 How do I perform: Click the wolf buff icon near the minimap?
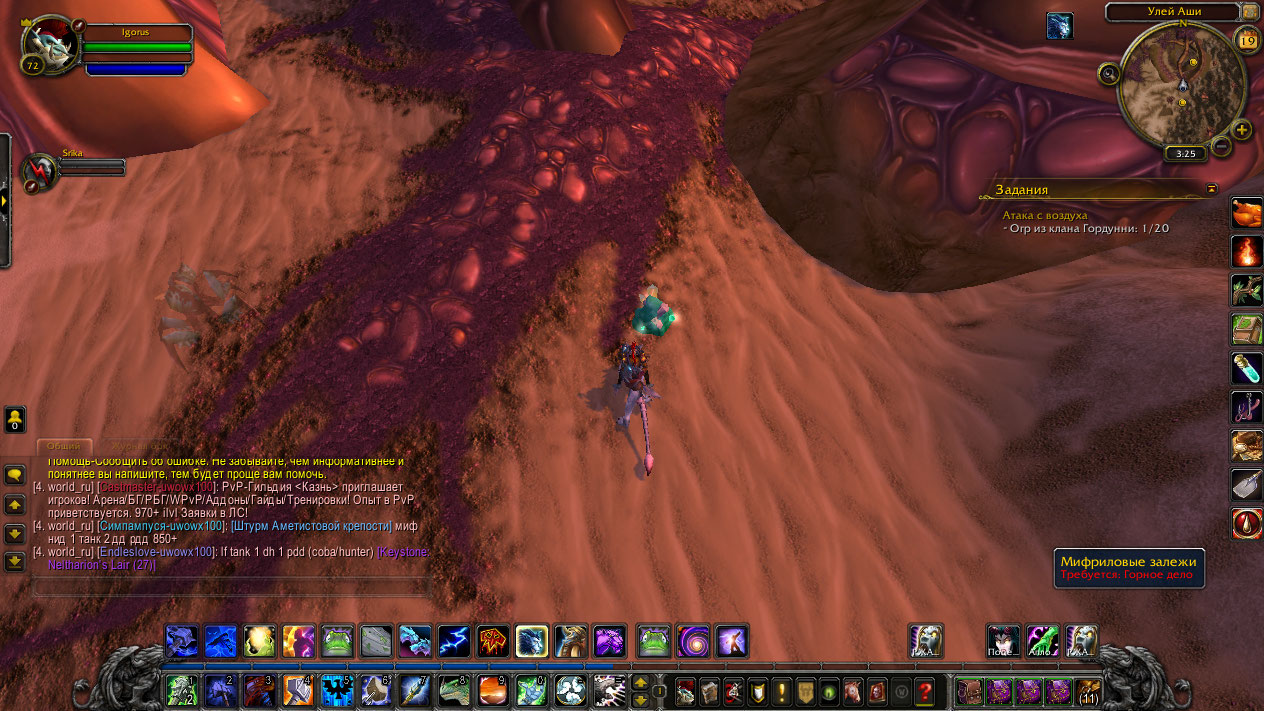pyautogui.click(x=1059, y=26)
